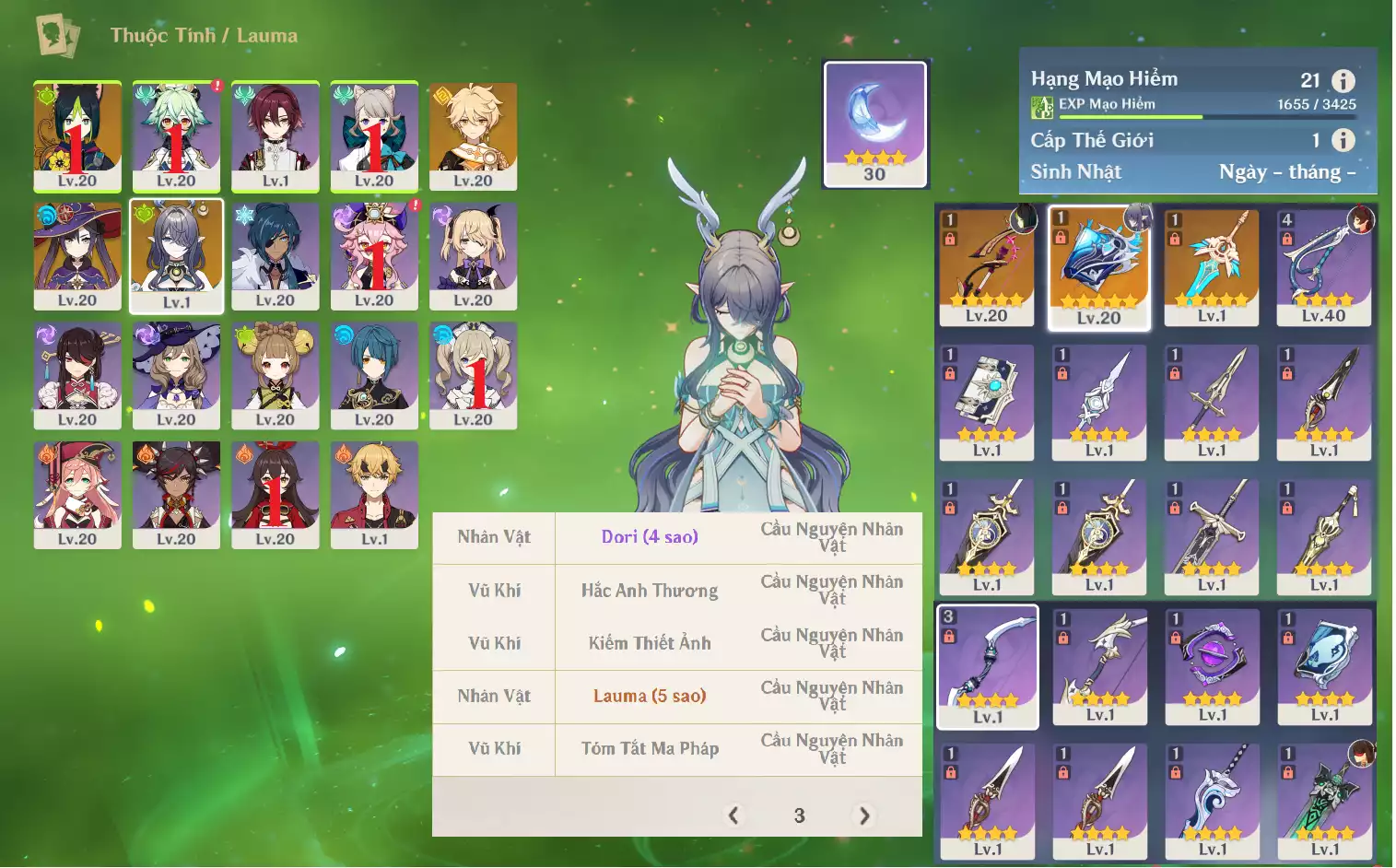Go to the next wish history page
1396x868 pixels.
click(864, 815)
